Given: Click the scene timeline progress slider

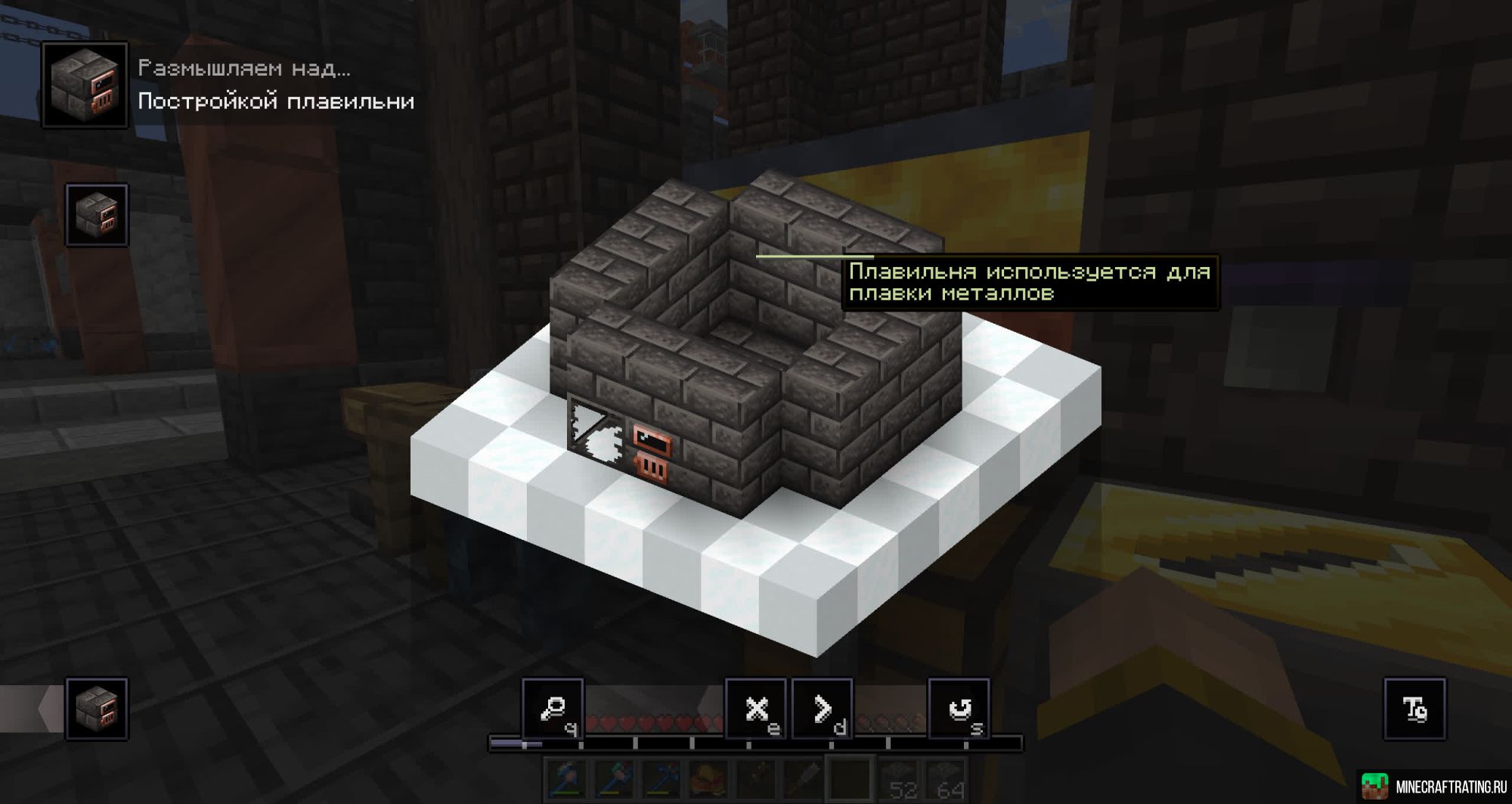Looking at the screenshot, I should pyautogui.click(x=525, y=745).
